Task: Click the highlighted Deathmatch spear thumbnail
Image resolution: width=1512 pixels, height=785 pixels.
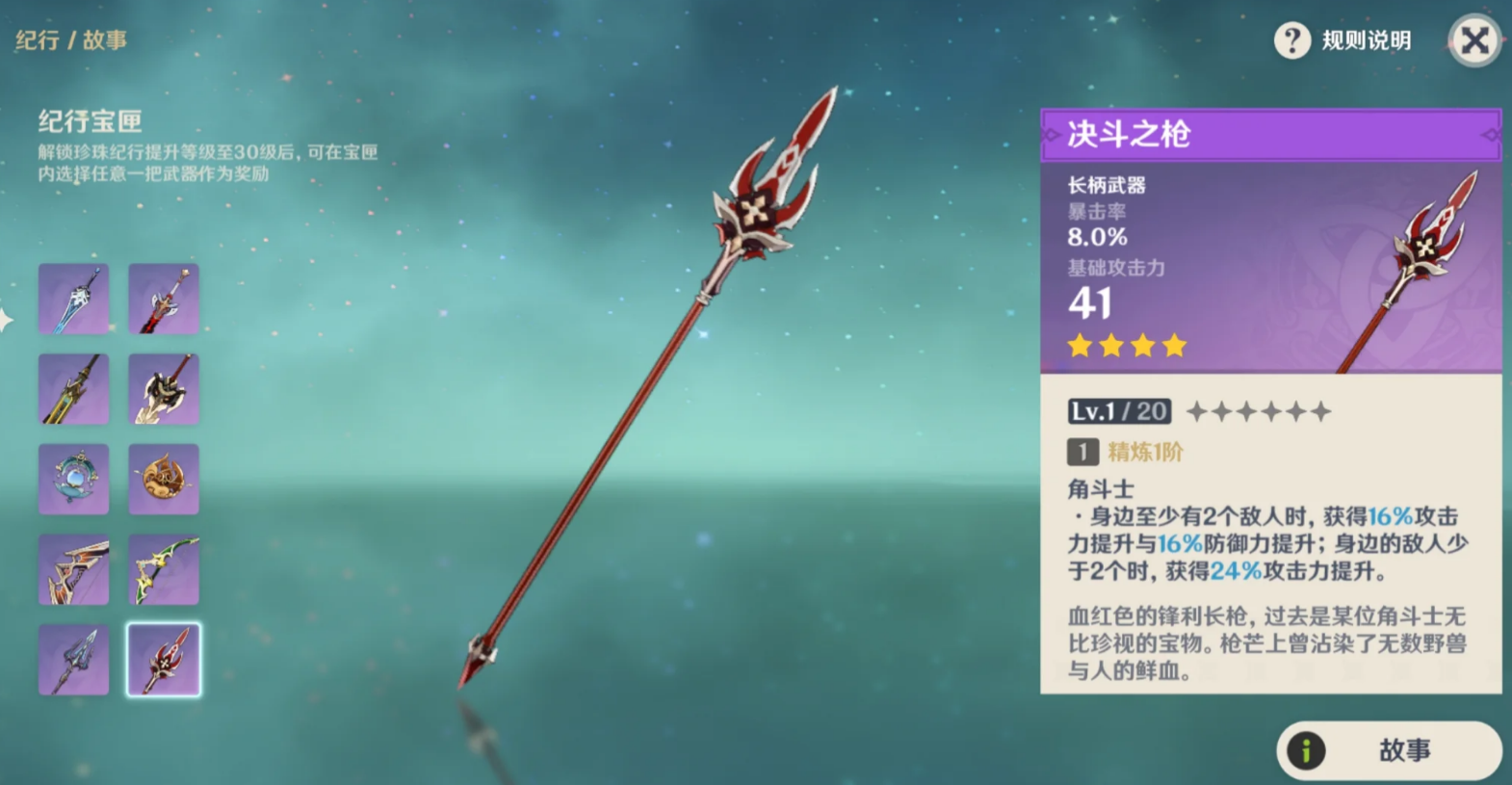Action: (163, 658)
